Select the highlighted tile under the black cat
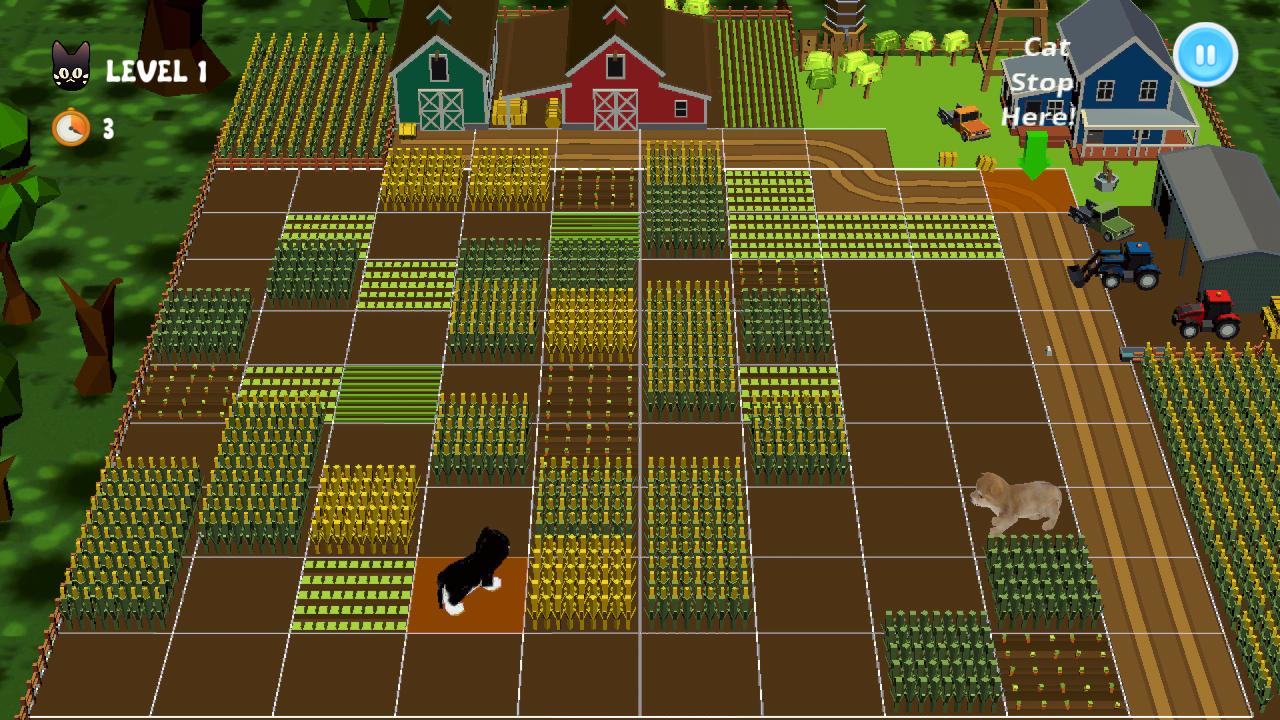This screenshot has height=720, width=1280. 468,596
